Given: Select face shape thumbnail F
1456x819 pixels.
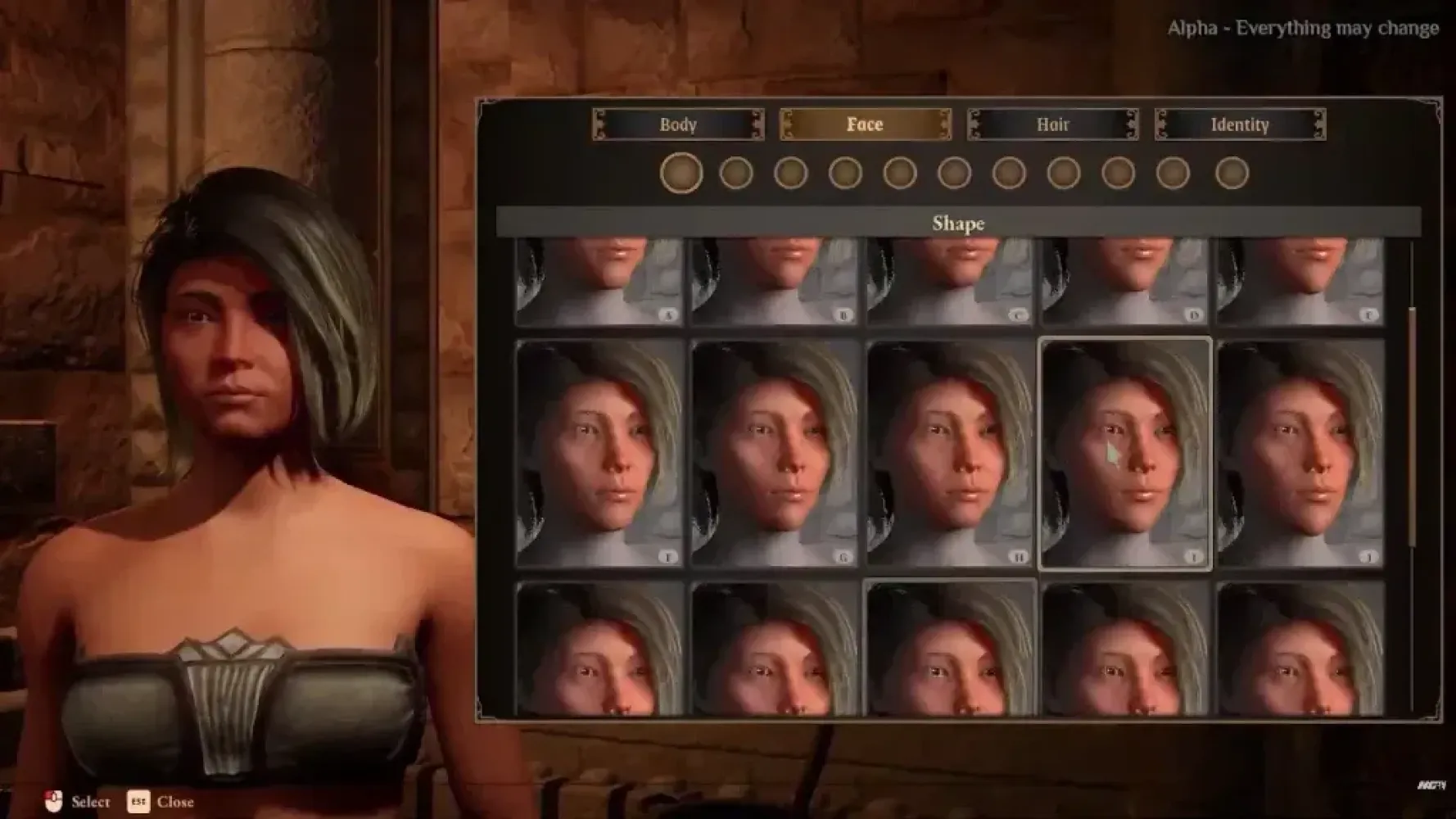Looking at the screenshot, I should pyautogui.click(x=599, y=453).
